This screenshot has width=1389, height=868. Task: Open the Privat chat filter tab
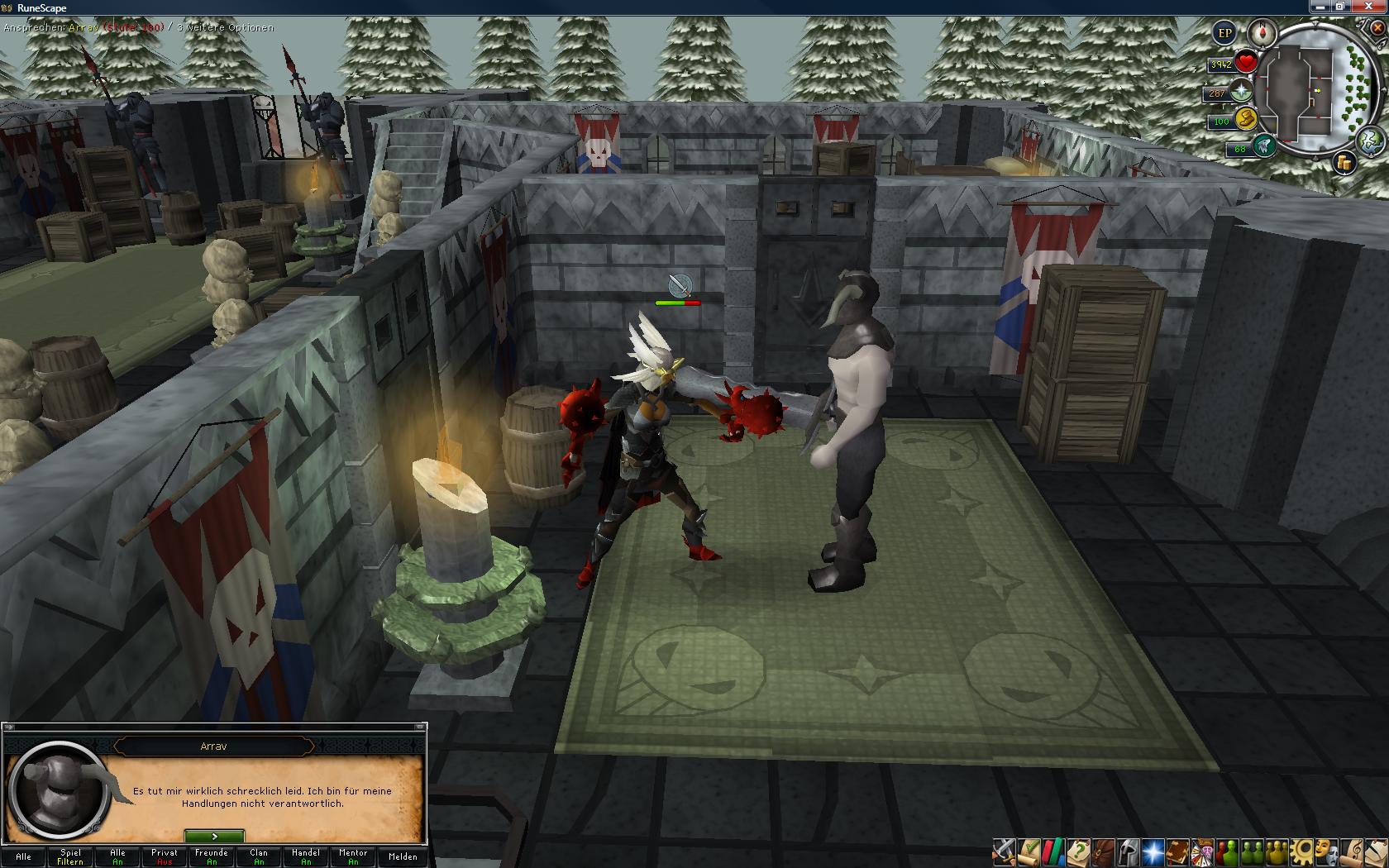click(x=165, y=856)
